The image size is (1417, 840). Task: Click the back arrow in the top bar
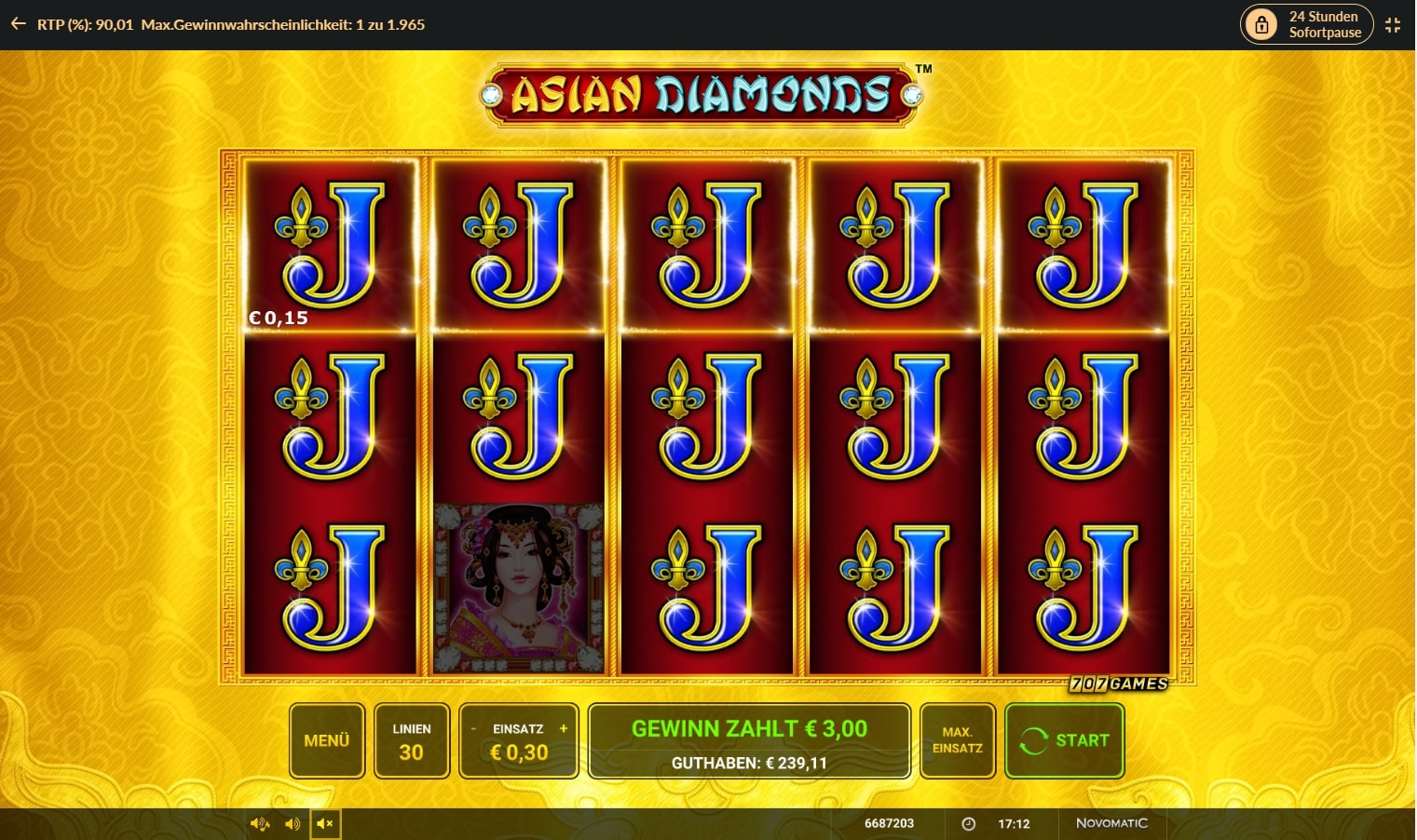17,24
